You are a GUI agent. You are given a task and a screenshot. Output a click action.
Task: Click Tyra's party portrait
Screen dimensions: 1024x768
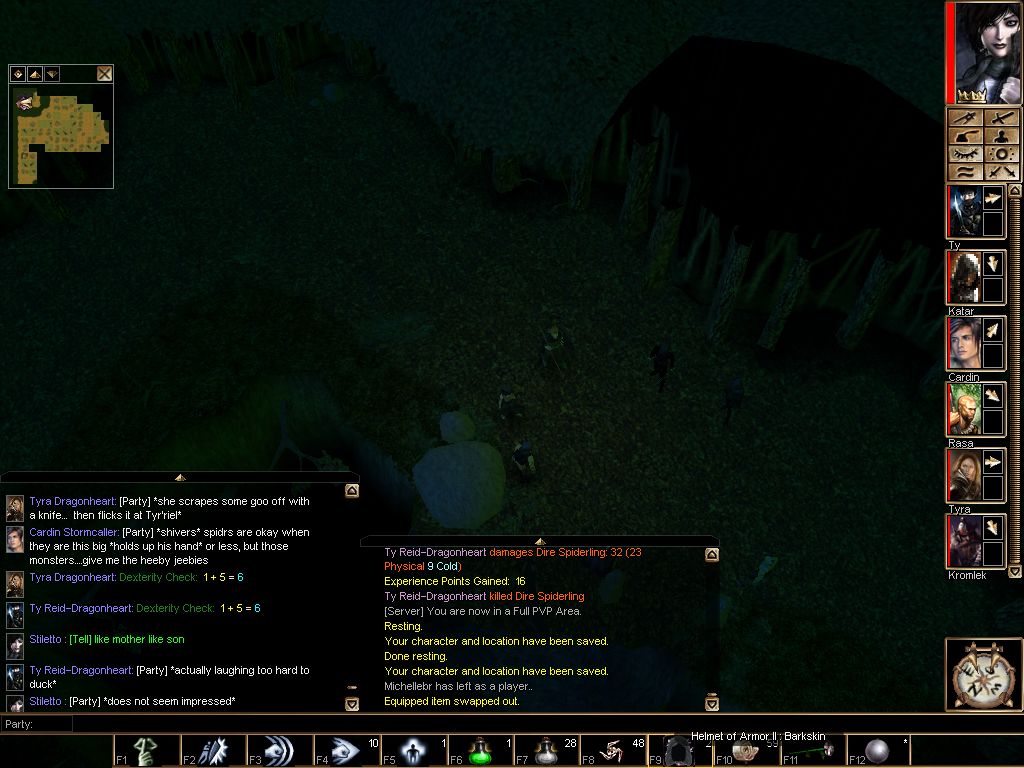click(x=963, y=475)
